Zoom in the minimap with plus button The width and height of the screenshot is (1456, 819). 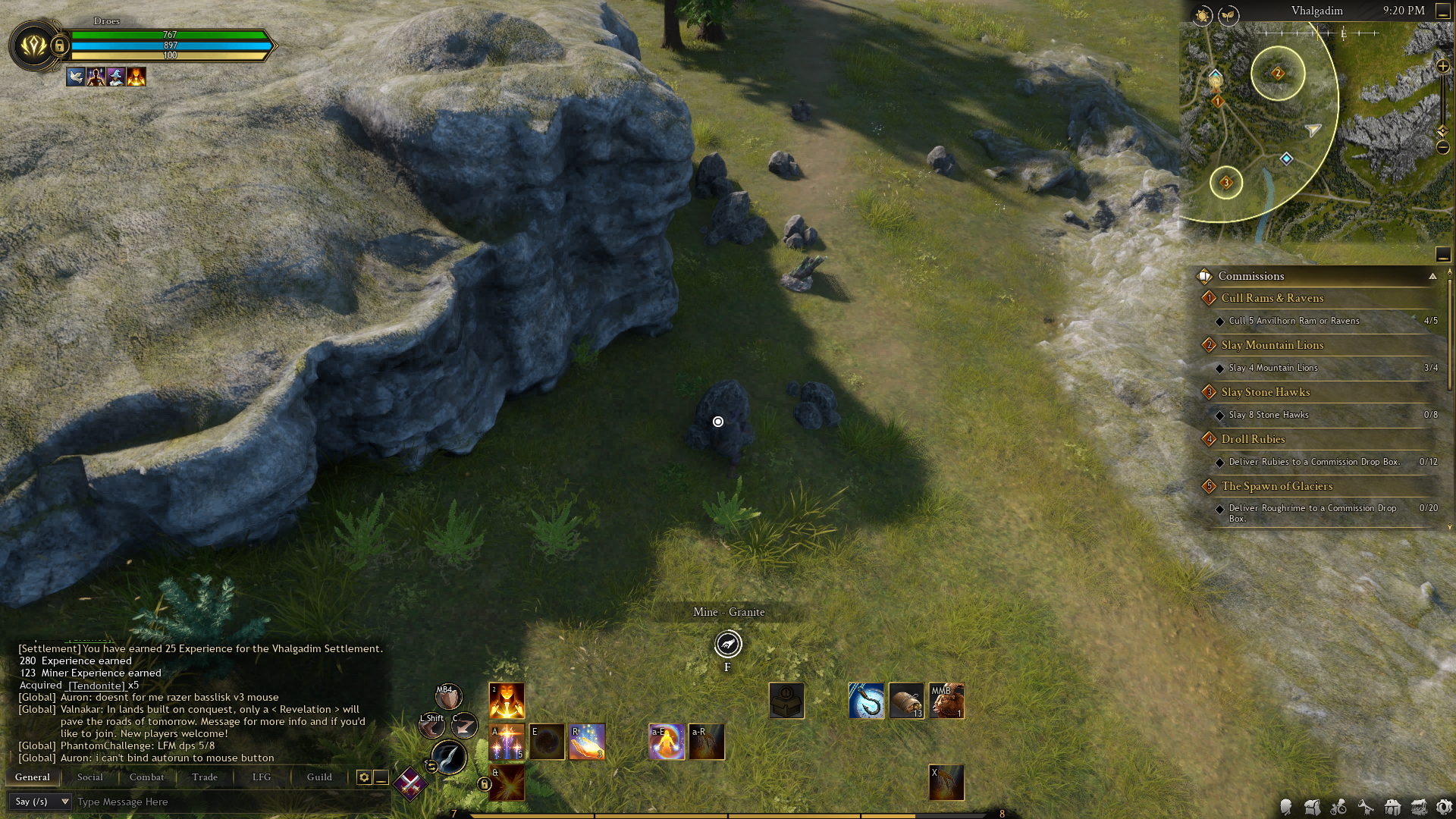pos(1442,67)
